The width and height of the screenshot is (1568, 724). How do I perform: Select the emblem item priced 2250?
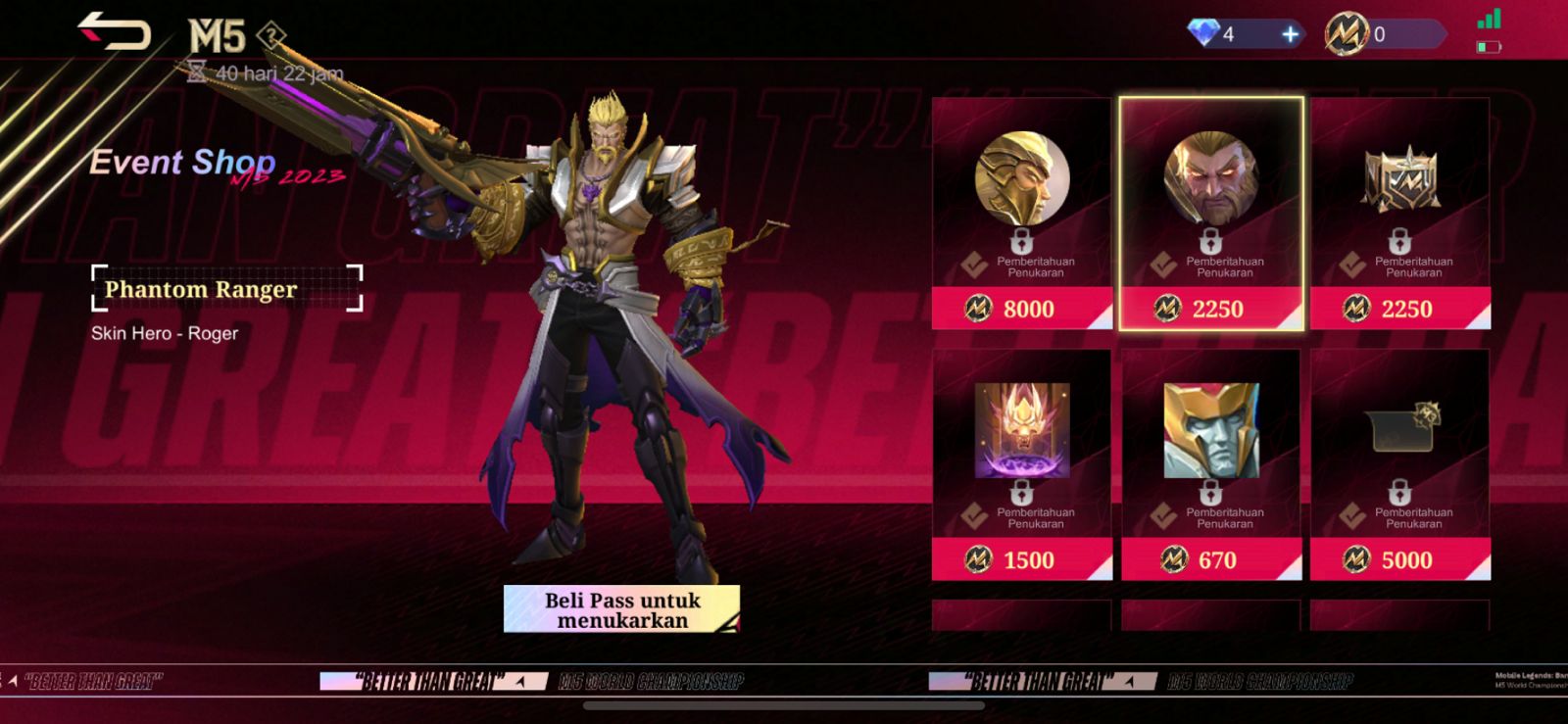click(1401, 186)
